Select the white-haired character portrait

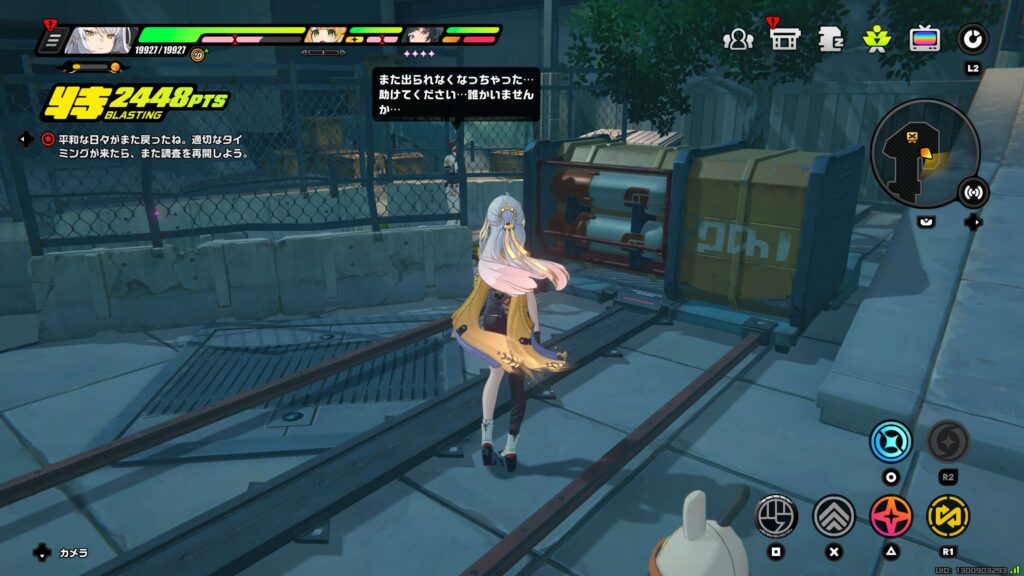[97, 40]
